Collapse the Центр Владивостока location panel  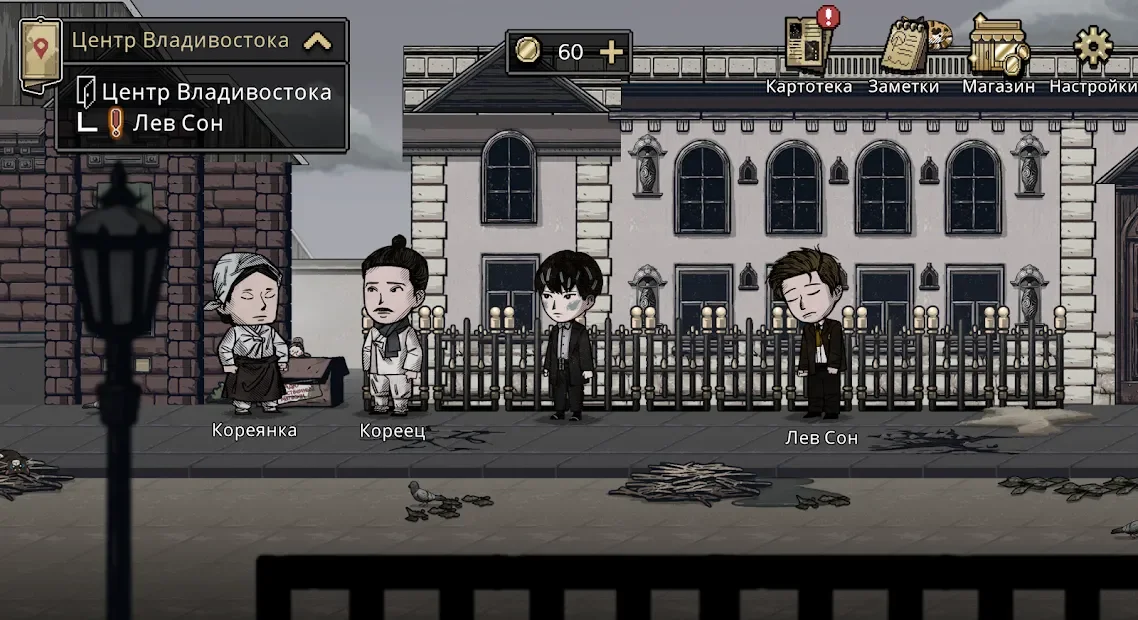tap(317, 41)
